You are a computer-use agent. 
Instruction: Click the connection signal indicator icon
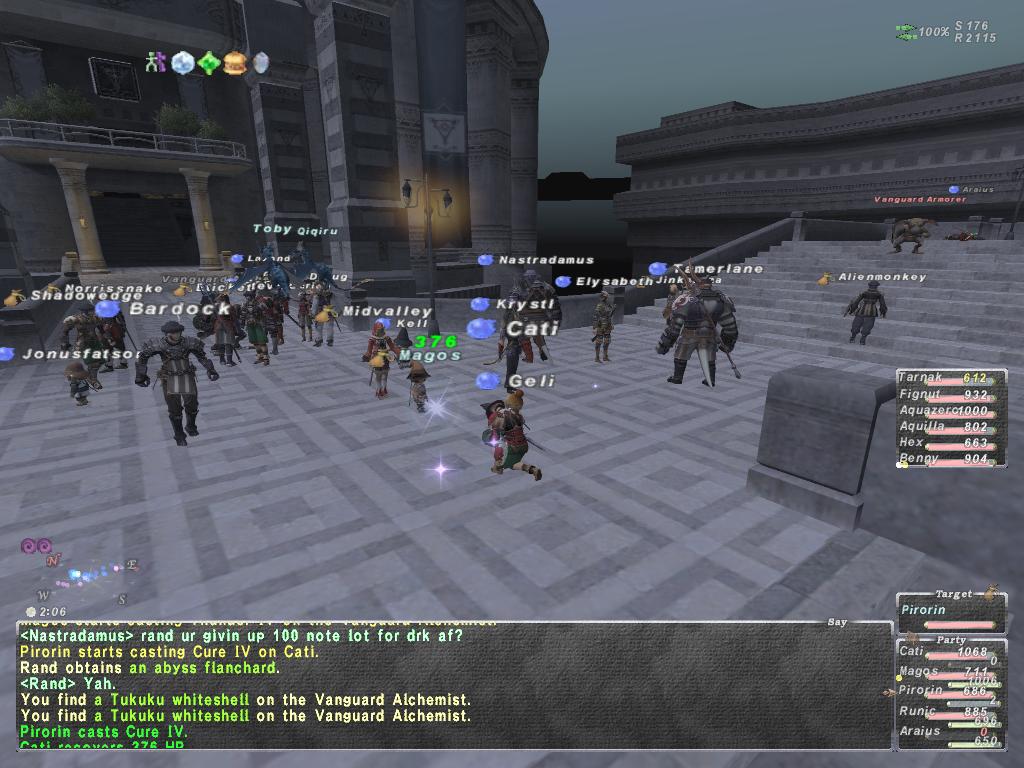pyautogui.click(x=906, y=32)
